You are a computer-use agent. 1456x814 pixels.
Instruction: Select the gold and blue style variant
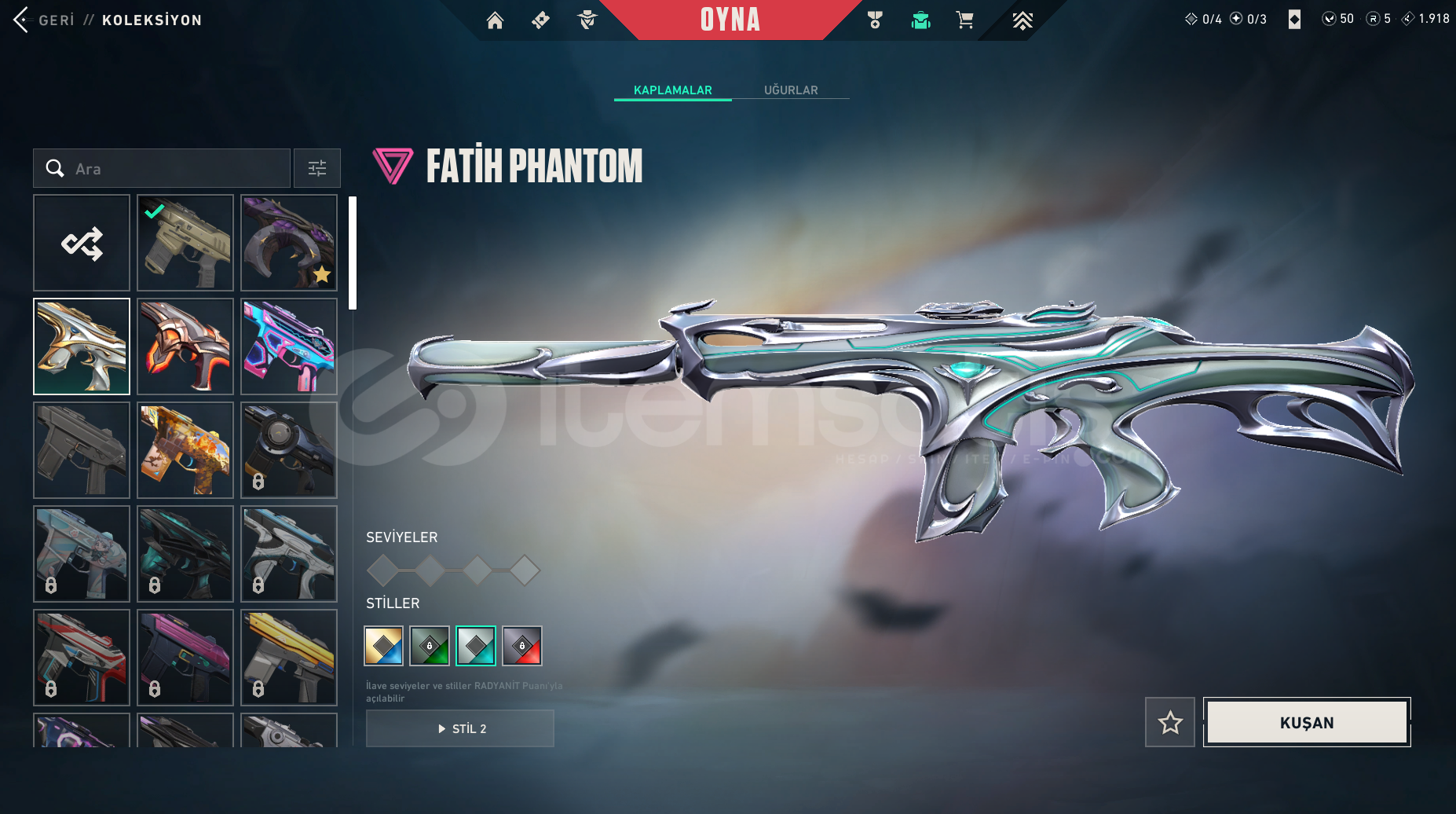383,646
